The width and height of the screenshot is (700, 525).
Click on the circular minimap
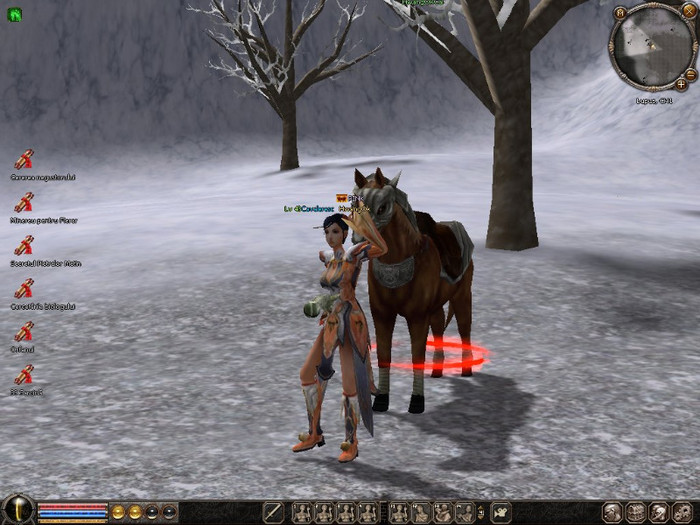(652, 45)
